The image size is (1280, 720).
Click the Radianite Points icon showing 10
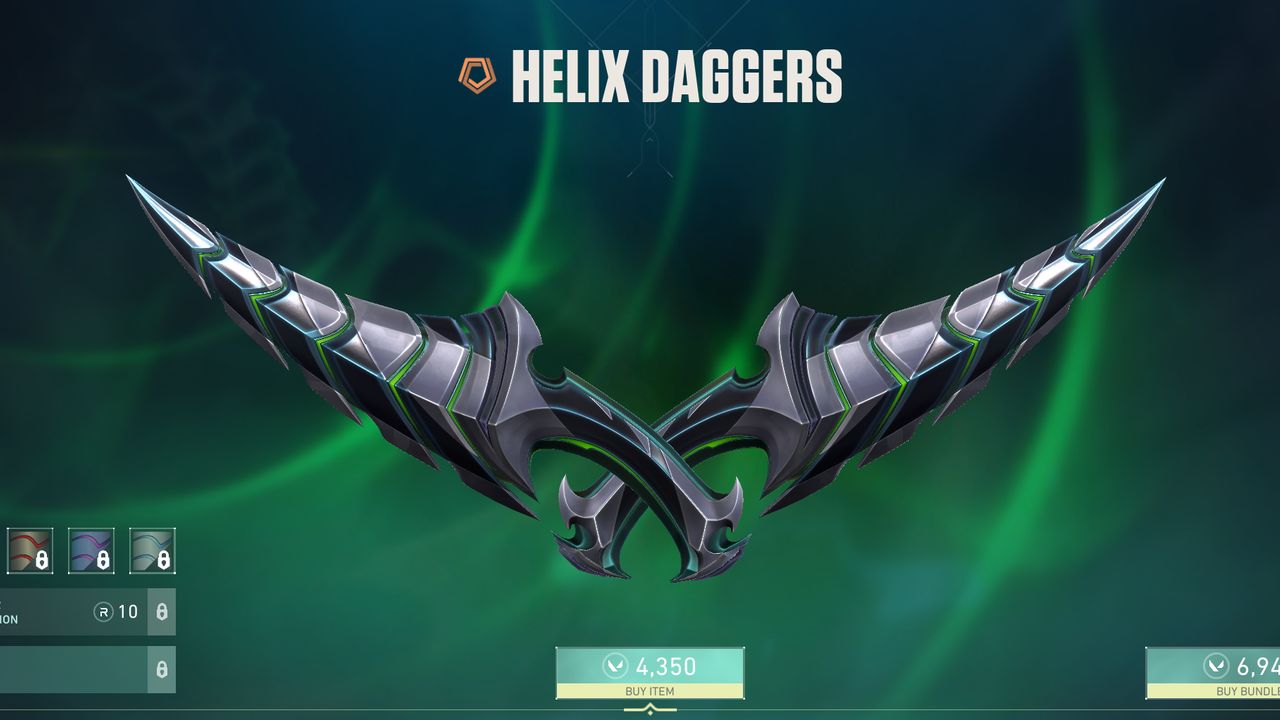click(104, 612)
